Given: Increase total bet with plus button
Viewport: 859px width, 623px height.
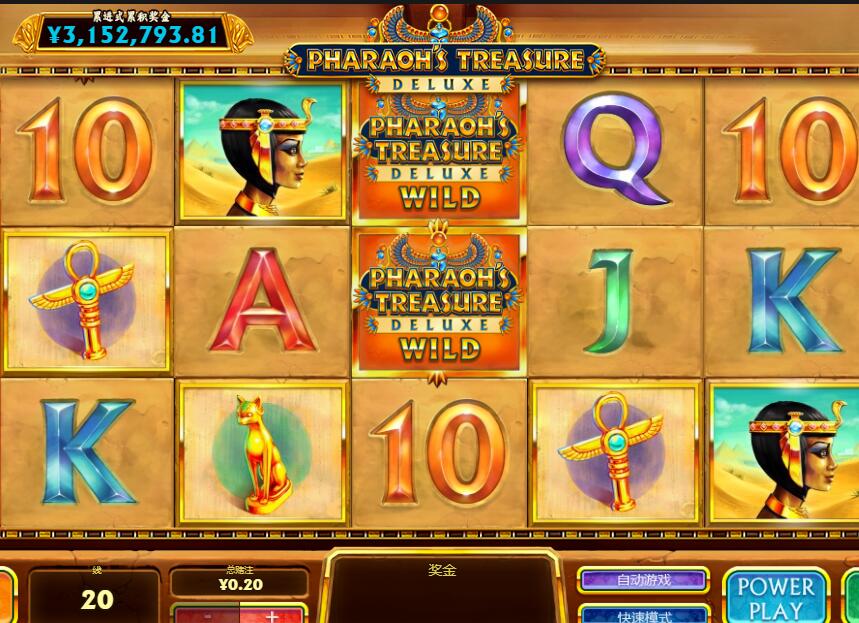Looking at the screenshot, I should coord(272,615).
